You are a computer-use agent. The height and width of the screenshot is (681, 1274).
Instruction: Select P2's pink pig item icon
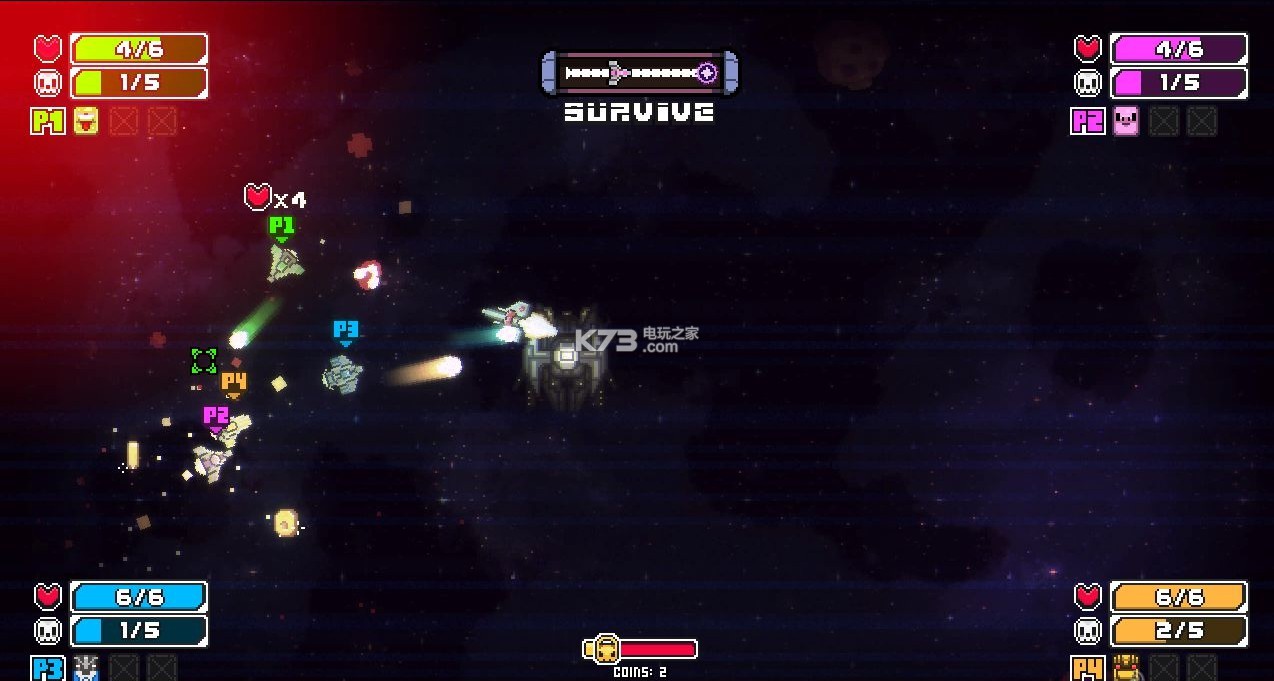click(x=1126, y=122)
